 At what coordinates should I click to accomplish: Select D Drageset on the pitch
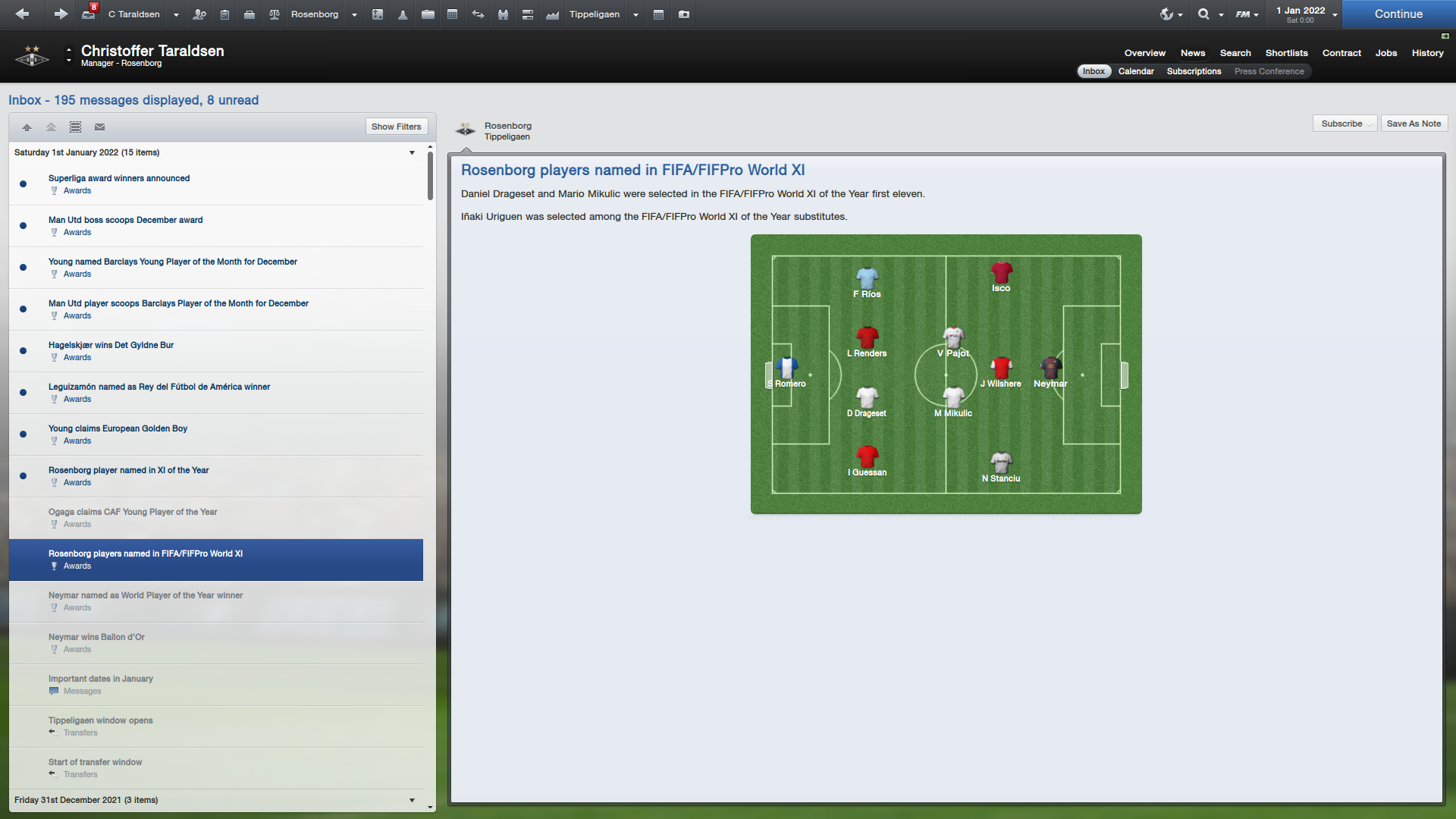(867, 400)
